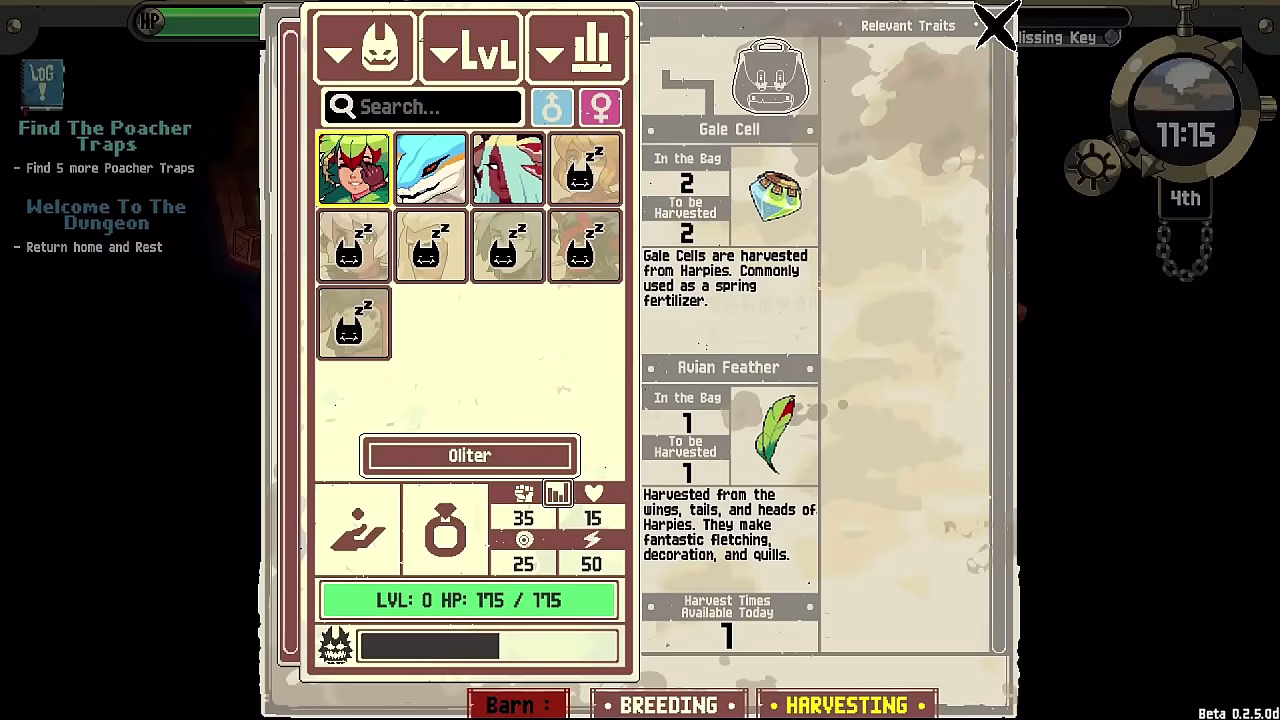Viewport: 1280px width, 720px height.
Task: Select the teal-haired red monster portrait
Action: (x=507, y=169)
